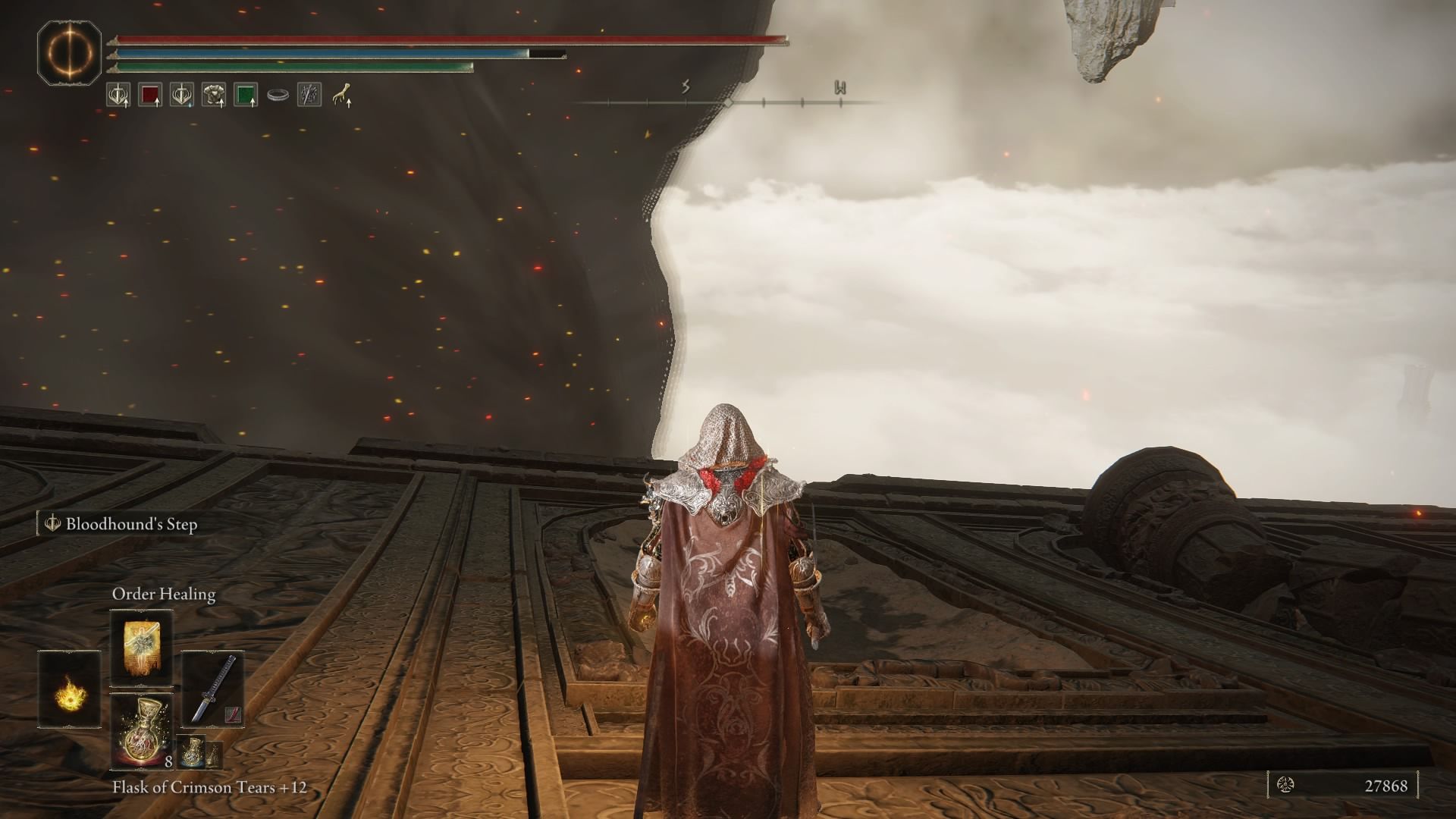1456x819 pixels.
Task: Click the armor chestpiece buff icon
Action: pyautogui.click(x=212, y=95)
